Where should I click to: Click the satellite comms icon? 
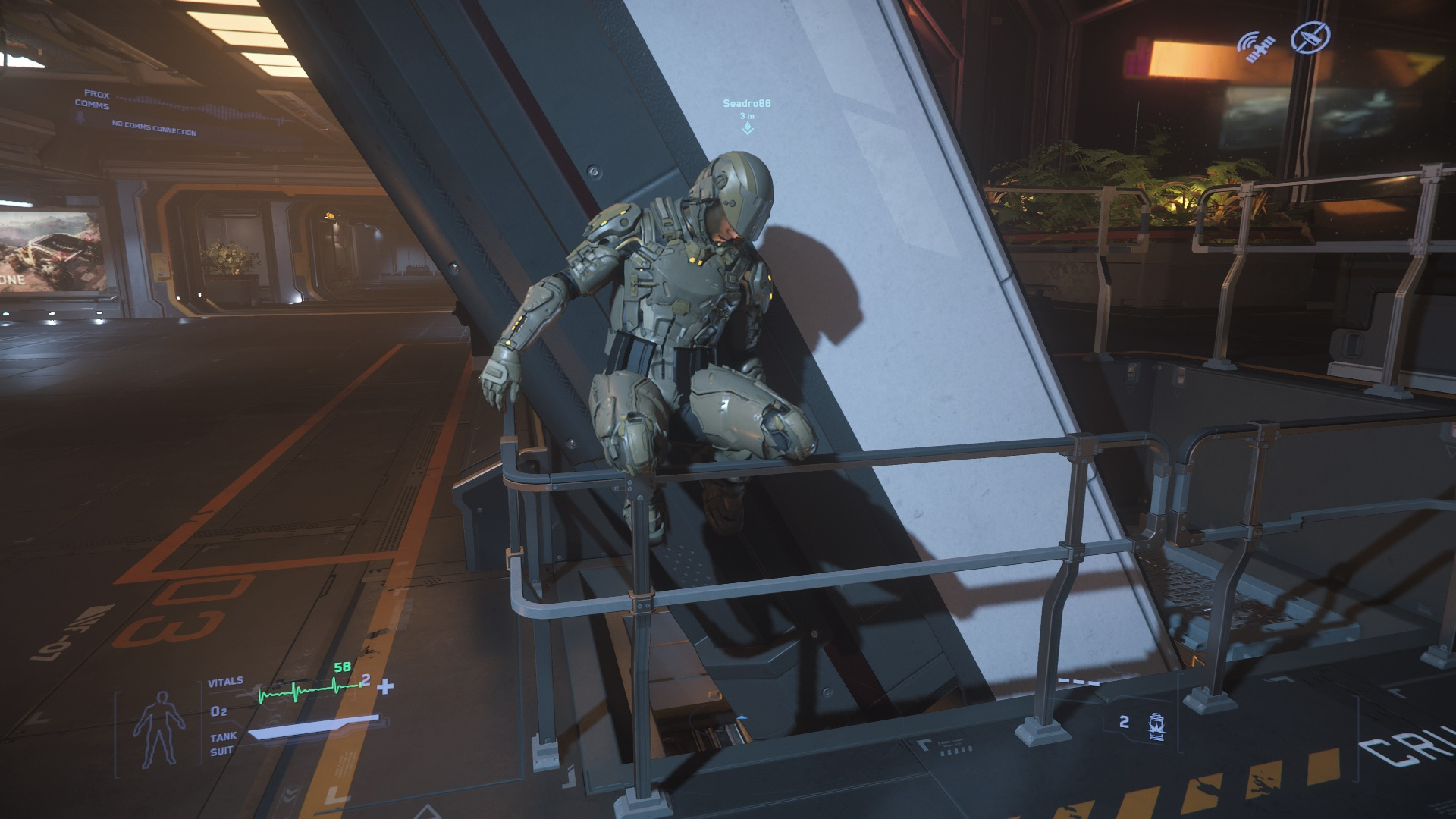[x=1256, y=45]
